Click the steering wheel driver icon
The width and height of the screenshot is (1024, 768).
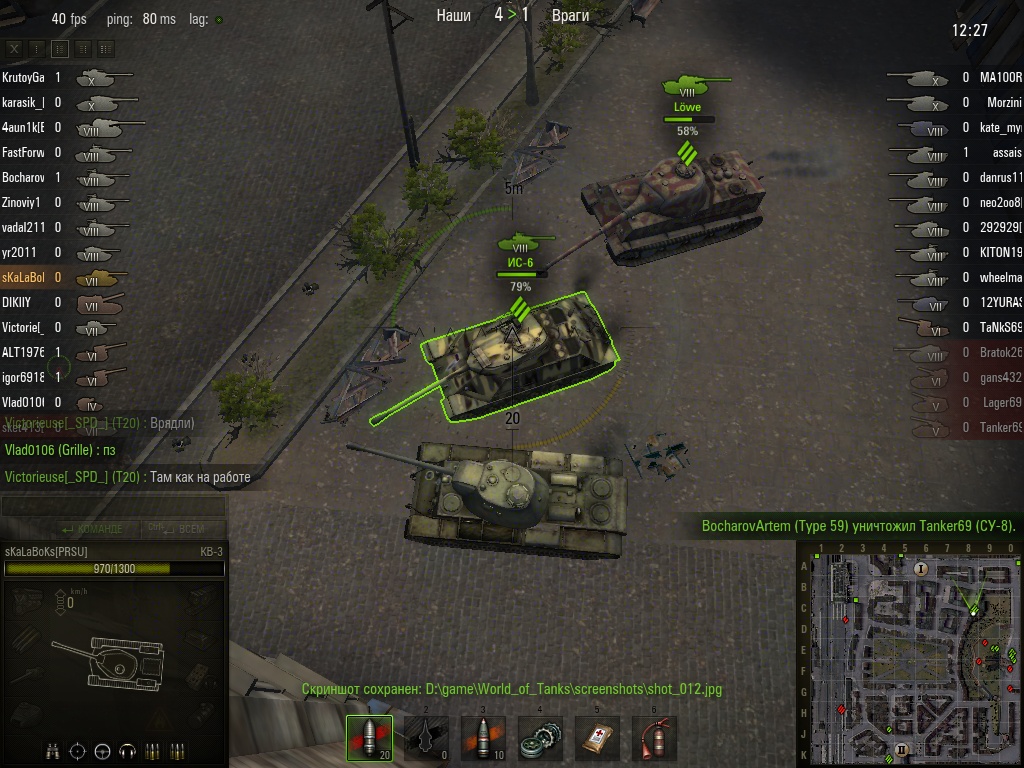[x=103, y=751]
